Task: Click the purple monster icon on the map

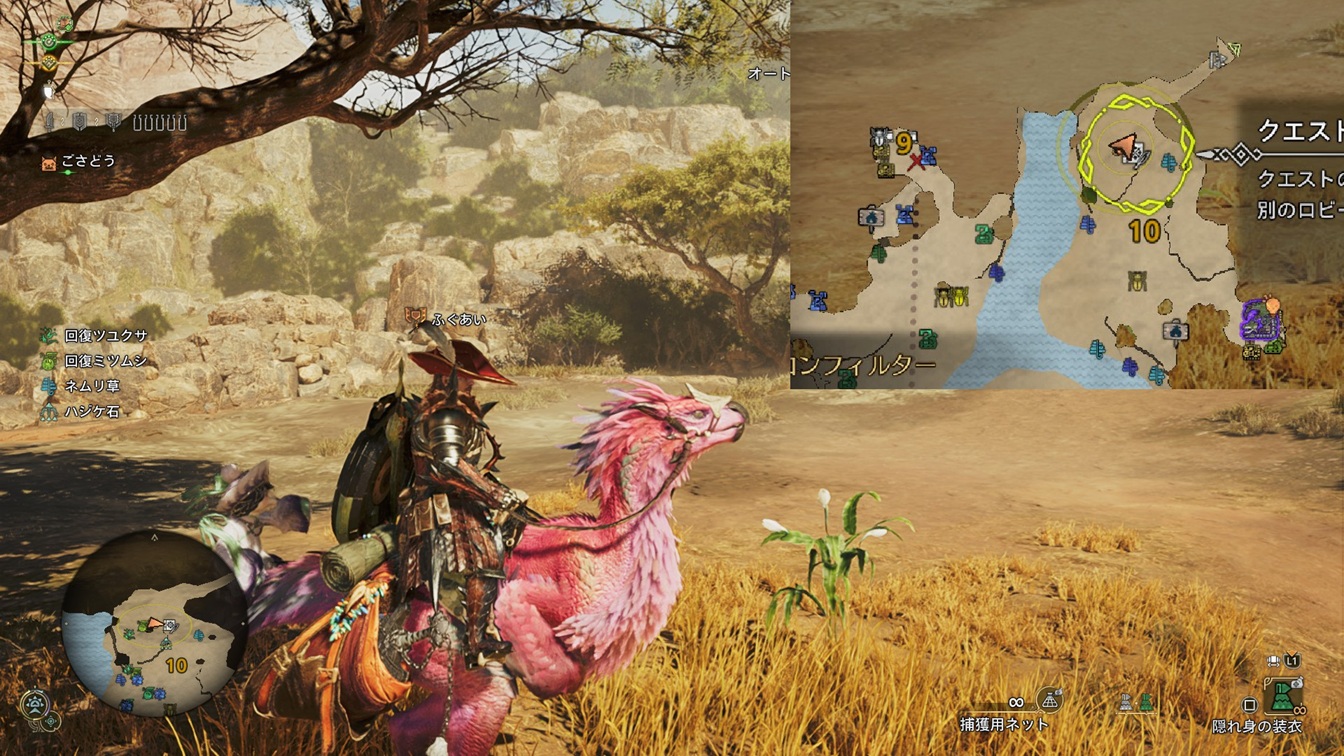Action: click(1259, 321)
